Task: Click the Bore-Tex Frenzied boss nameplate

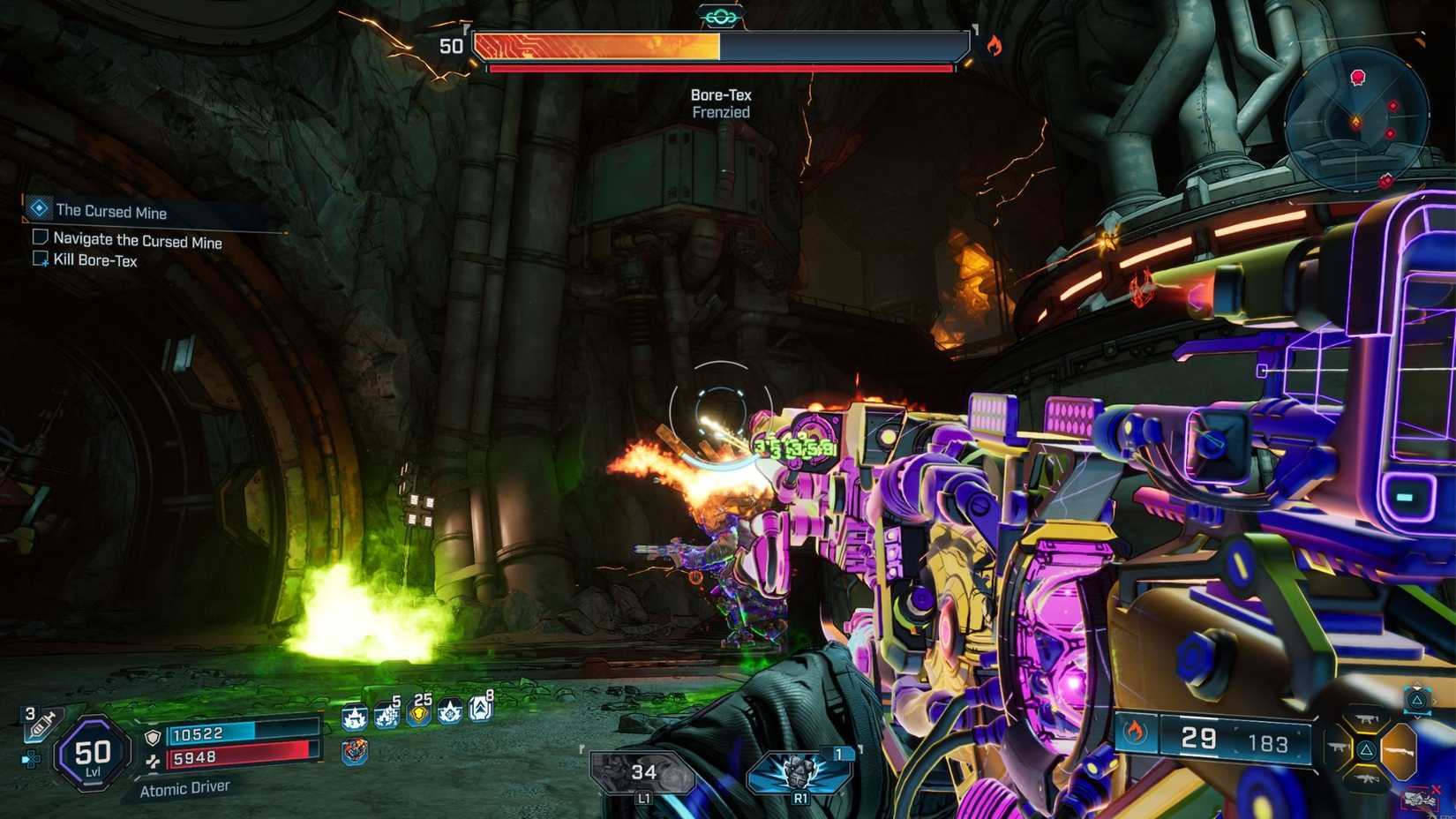Action: pos(720,101)
